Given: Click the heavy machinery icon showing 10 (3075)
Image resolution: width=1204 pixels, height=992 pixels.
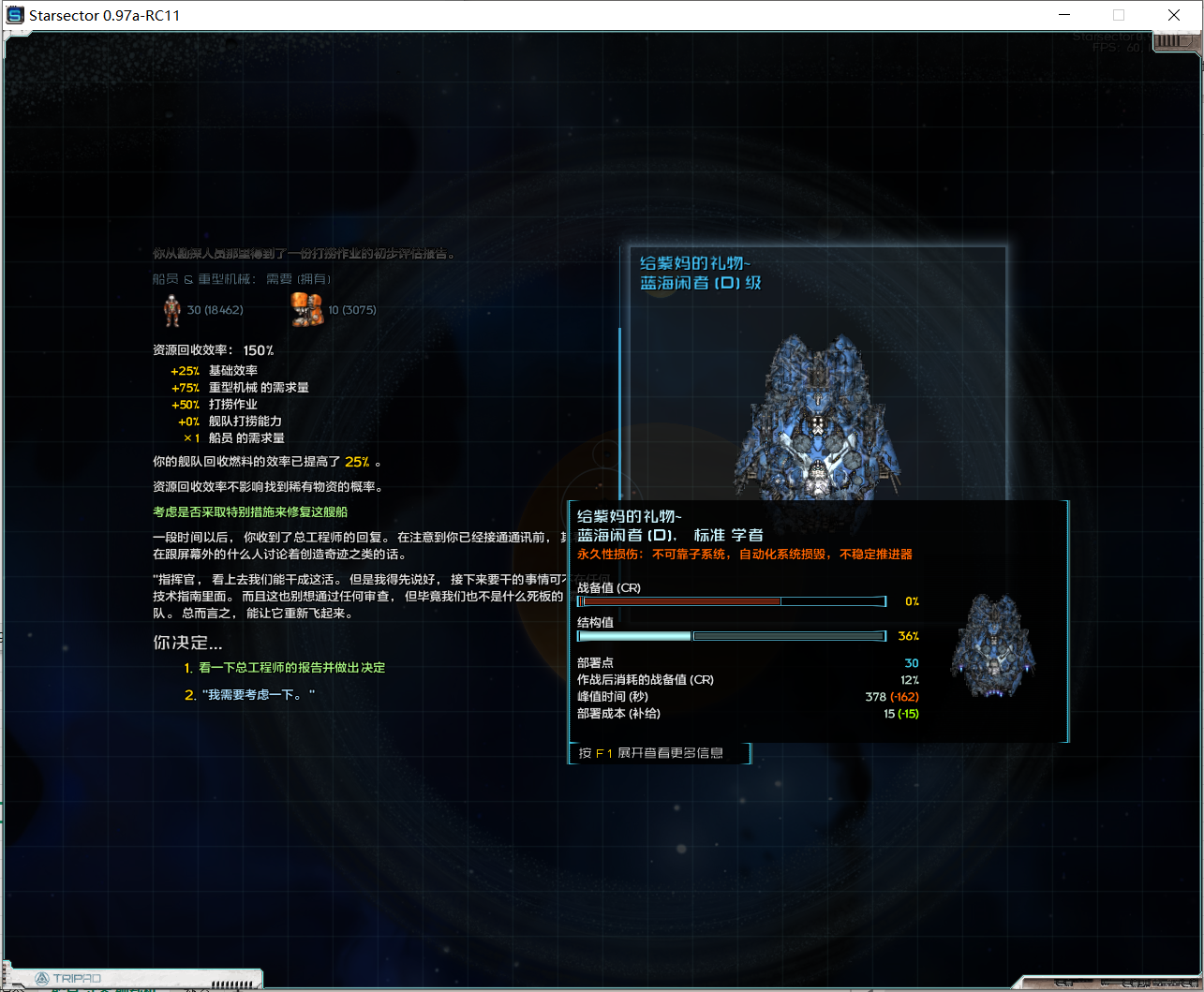Looking at the screenshot, I should click(306, 308).
